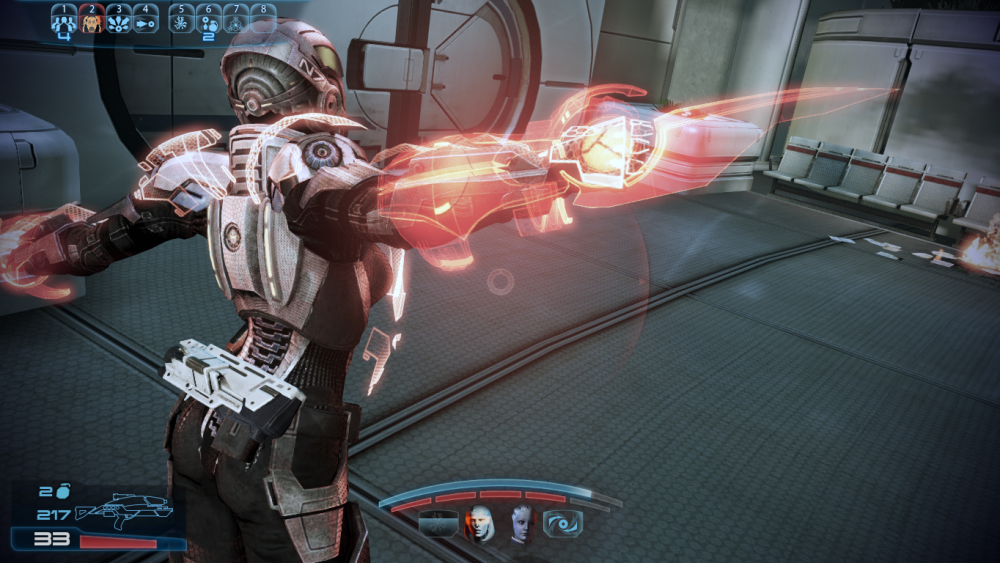Use the radial burst power in slot 3
1000x563 pixels.
point(118,21)
